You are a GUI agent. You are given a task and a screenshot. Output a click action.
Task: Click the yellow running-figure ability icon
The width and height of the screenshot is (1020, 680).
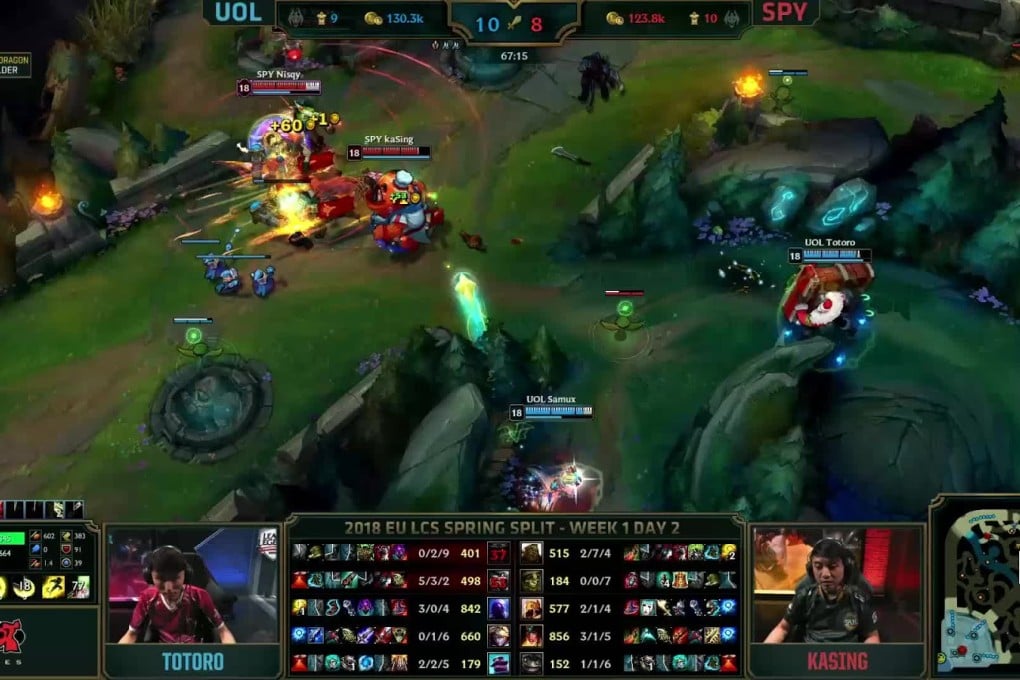[52, 587]
